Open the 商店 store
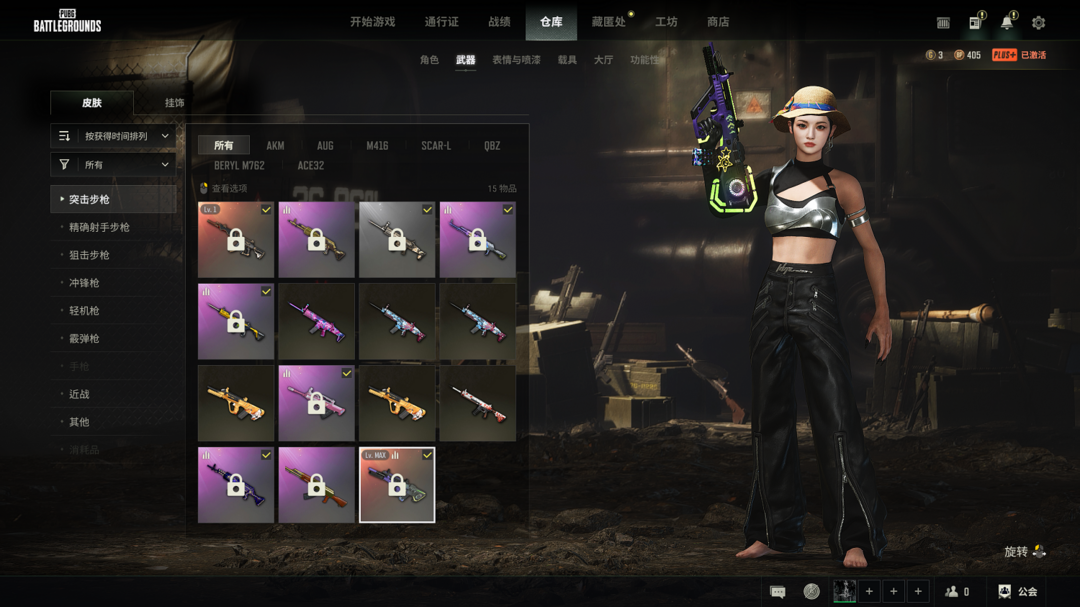 (x=718, y=22)
